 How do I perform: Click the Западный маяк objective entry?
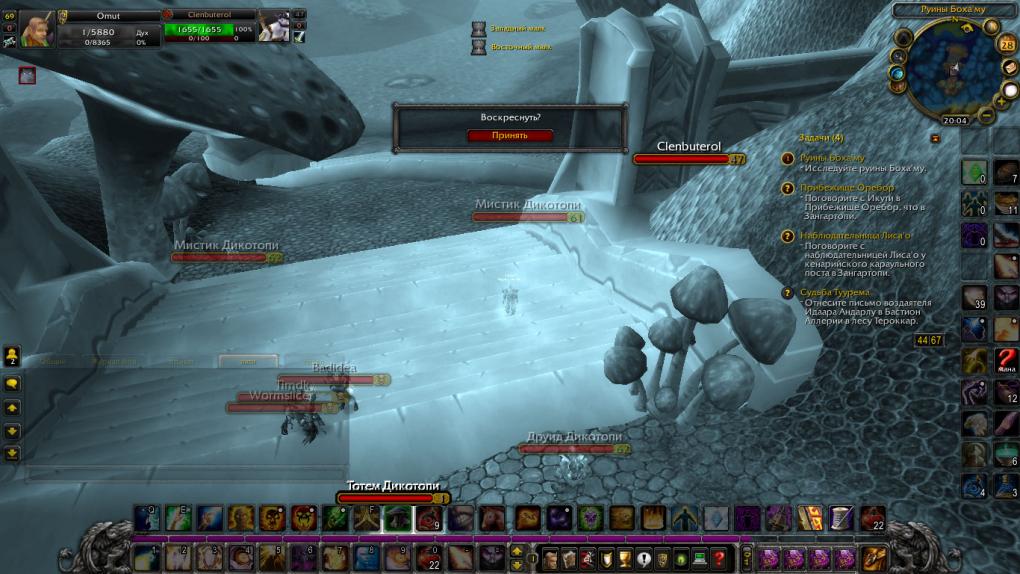tap(512, 29)
